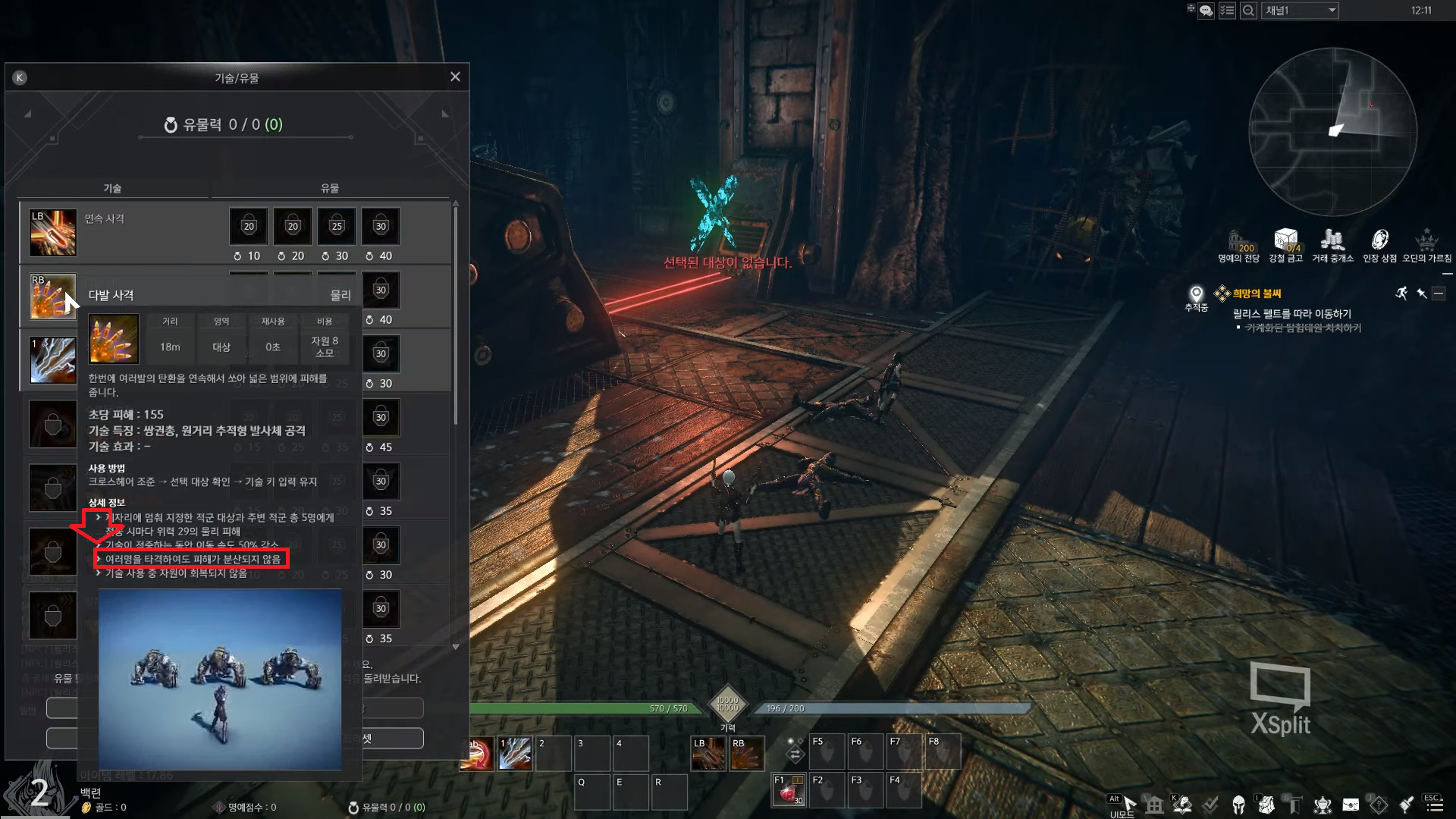Open the 강철 금고 steel vault
Screen dimensions: 1456x819
click(1286, 245)
